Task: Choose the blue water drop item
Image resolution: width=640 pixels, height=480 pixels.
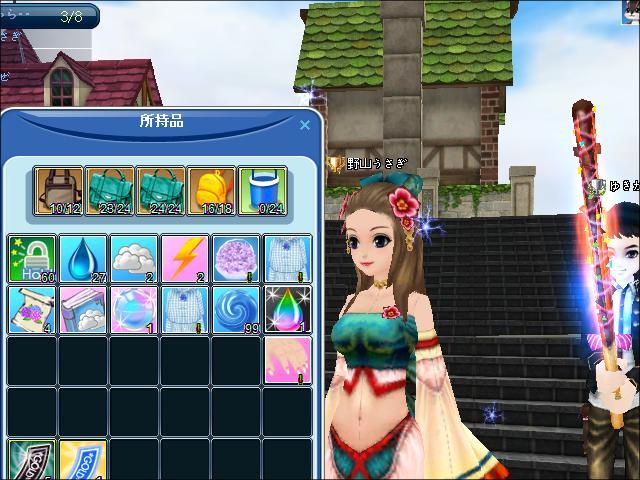Action: [83, 259]
